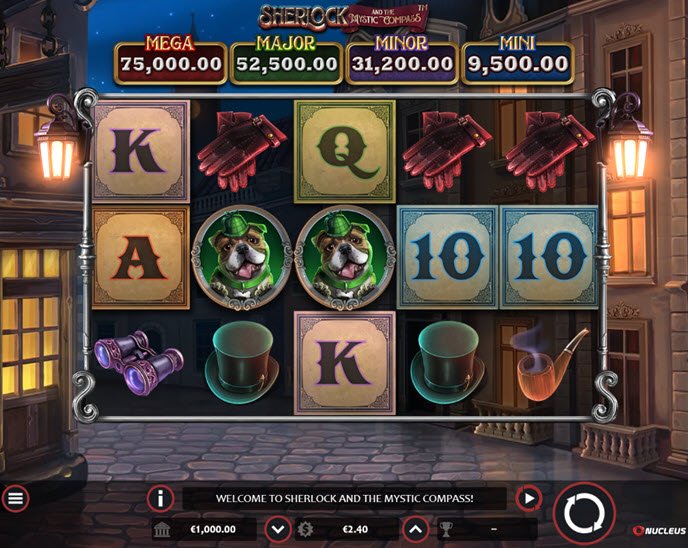Decrease the bet with the down arrow

(278, 529)
